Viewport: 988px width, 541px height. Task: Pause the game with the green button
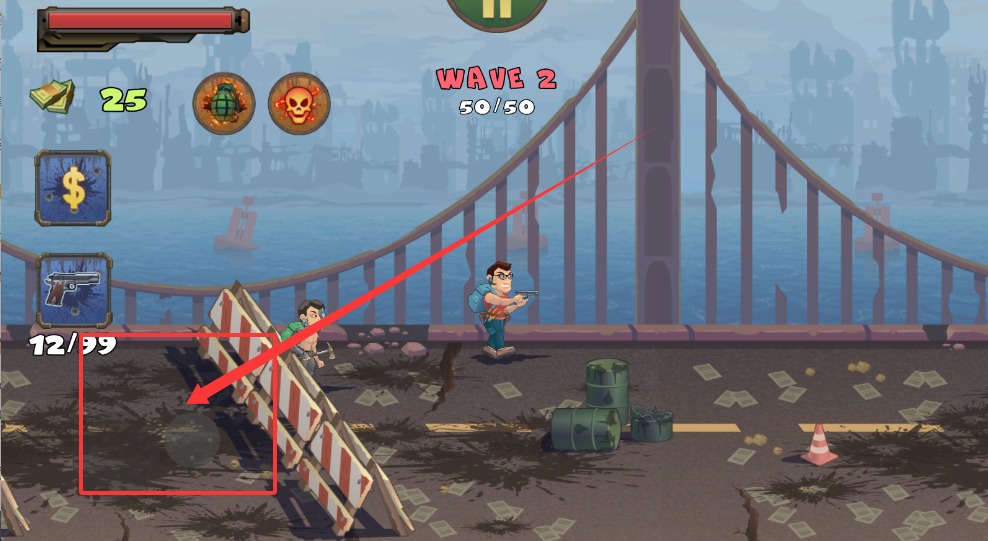497,10
